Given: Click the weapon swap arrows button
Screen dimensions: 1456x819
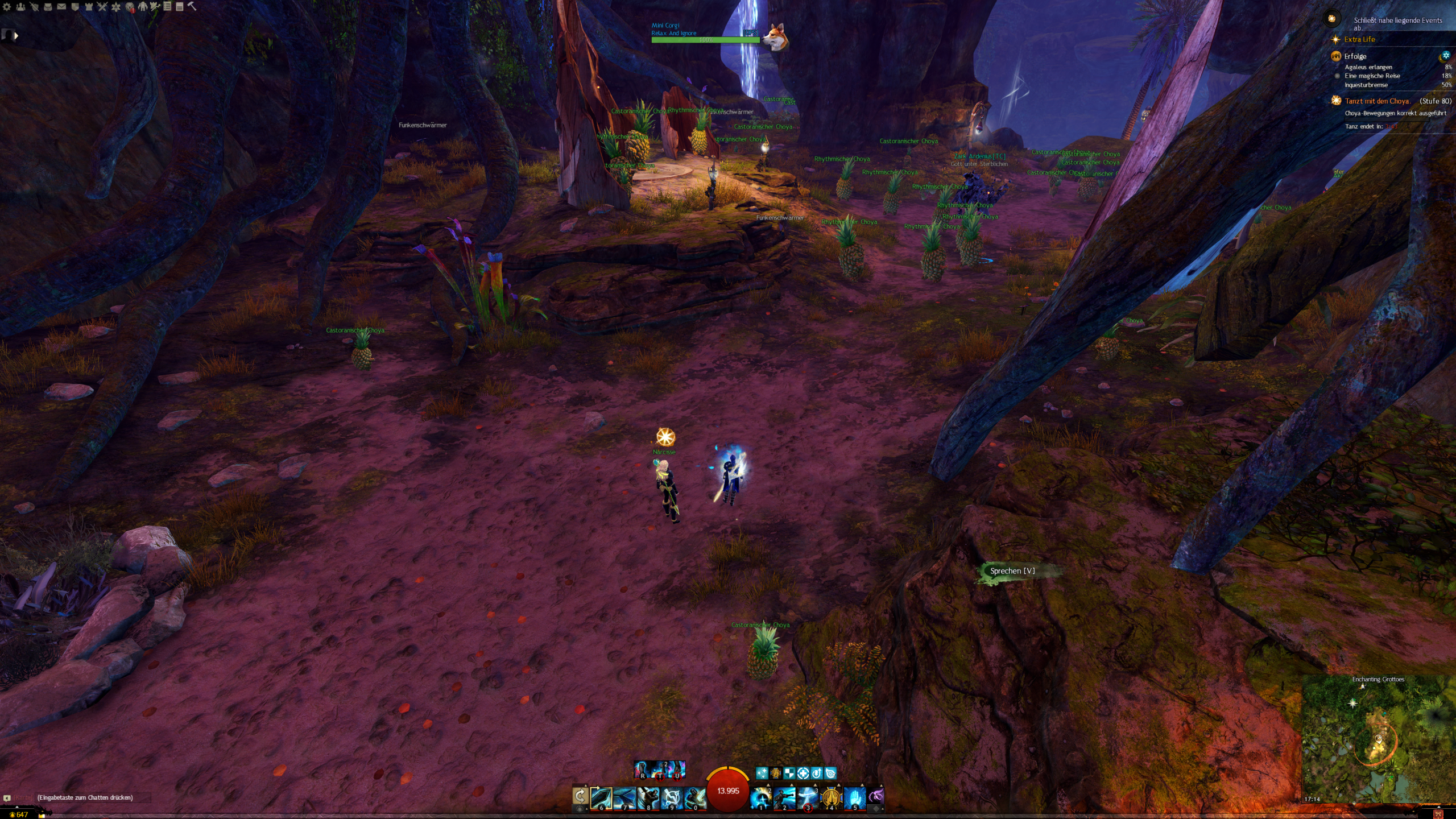Looking at the screenshot, I should [580, 796].
